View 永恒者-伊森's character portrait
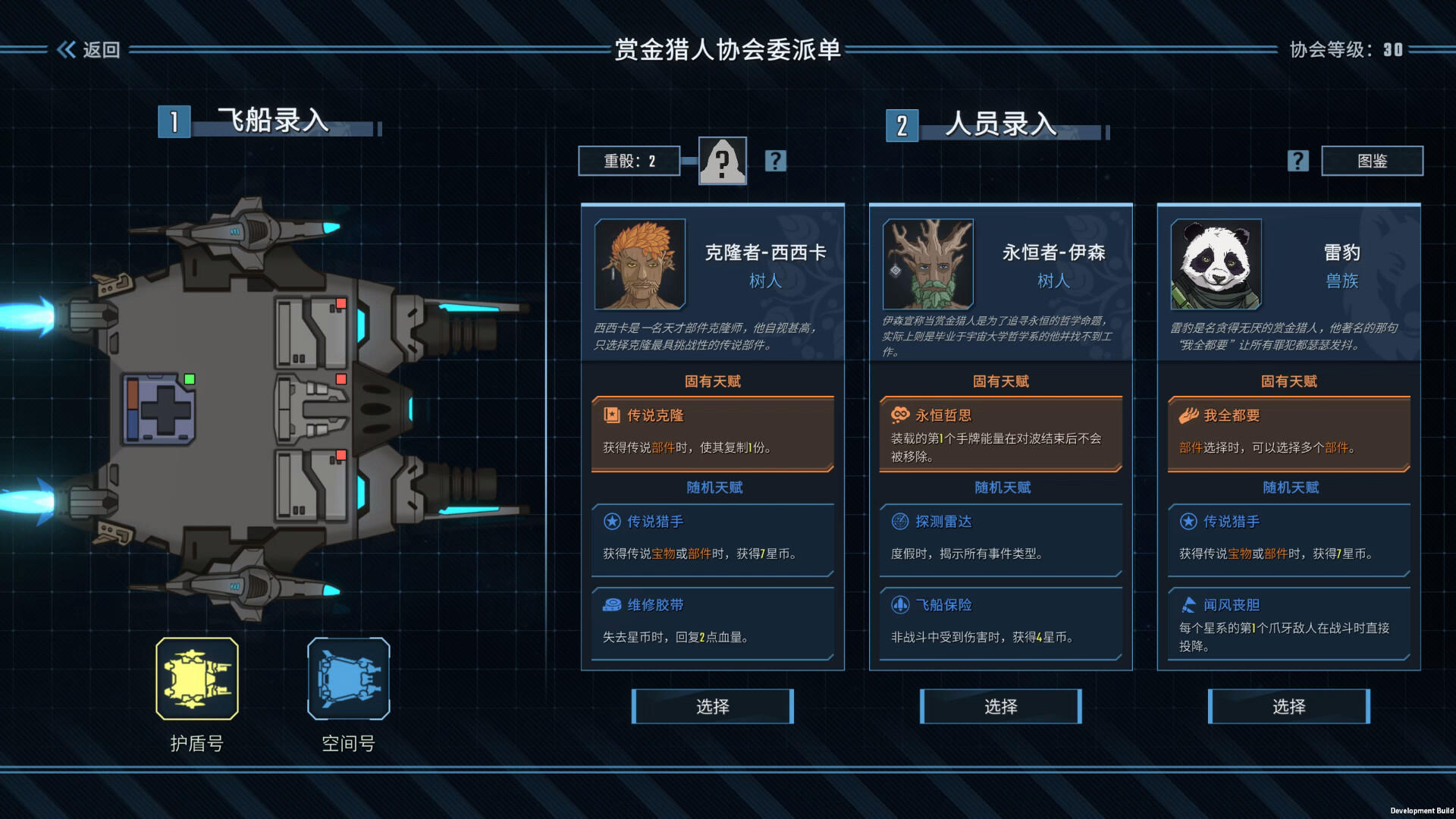This screenshot has height=819, width=1456. (x=927, y=264)
